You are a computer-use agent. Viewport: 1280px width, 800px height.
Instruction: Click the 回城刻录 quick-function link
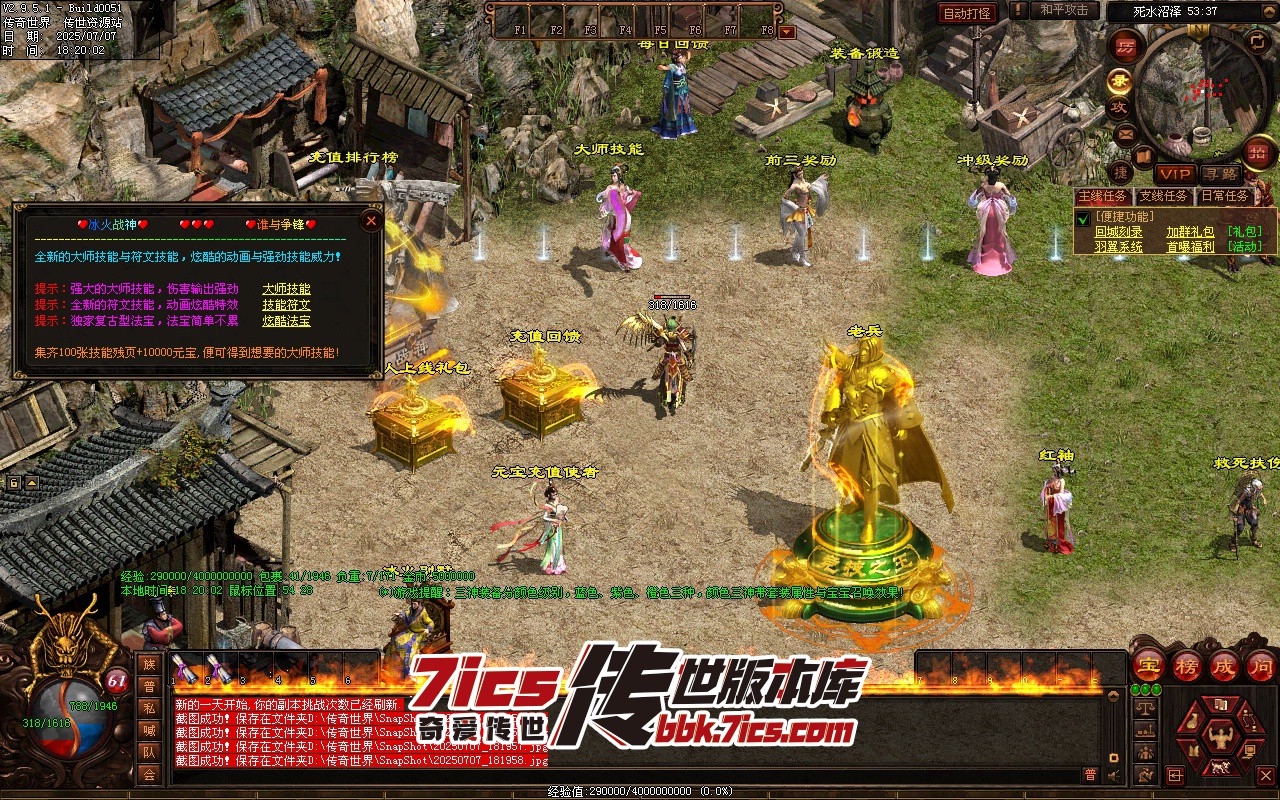pos(1118,231)
